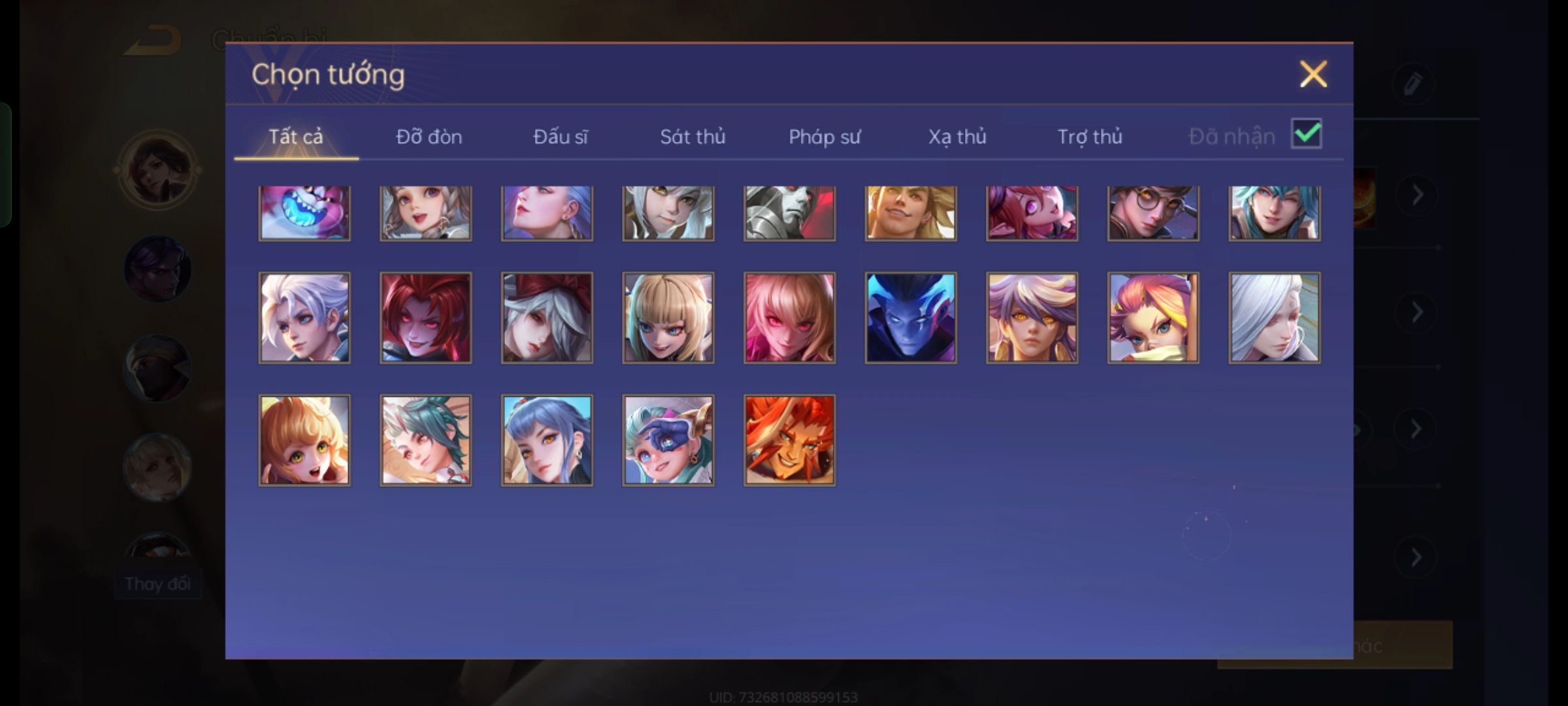Choose the blue-skinned dark hero portrait
Viewport: 1568px width, 706px height.
pos(911,318)
